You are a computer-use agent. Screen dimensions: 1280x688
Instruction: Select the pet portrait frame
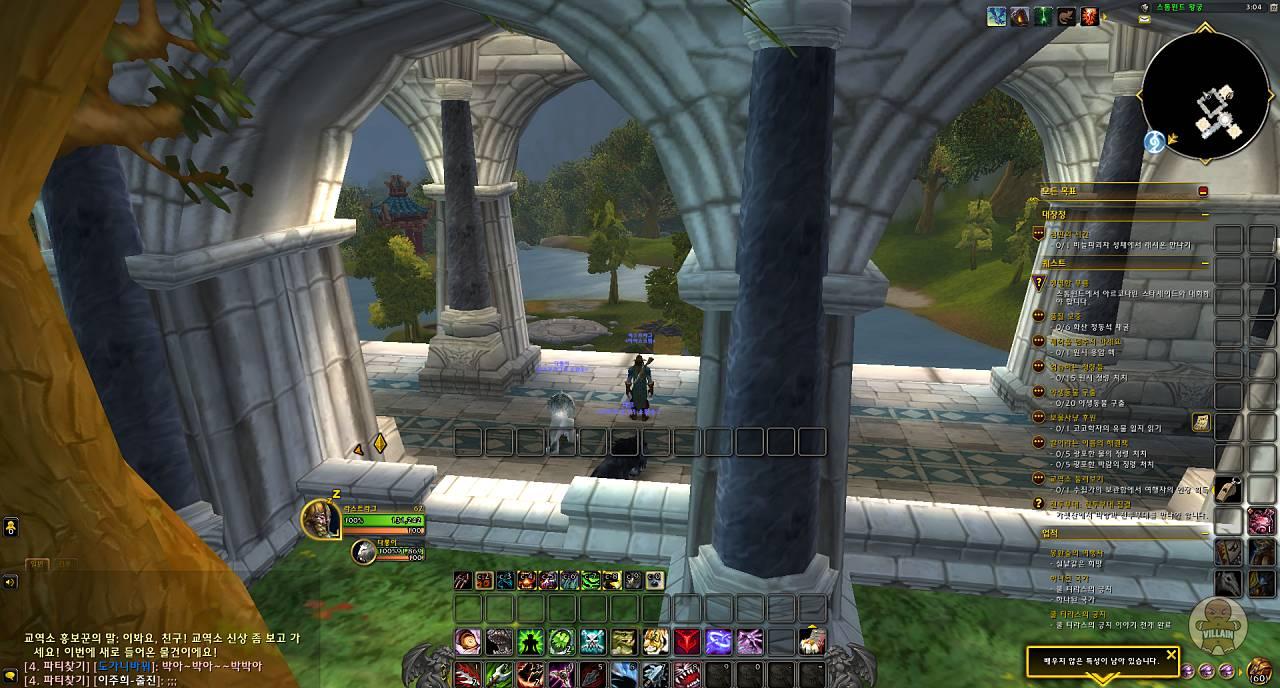pos(363,551)
